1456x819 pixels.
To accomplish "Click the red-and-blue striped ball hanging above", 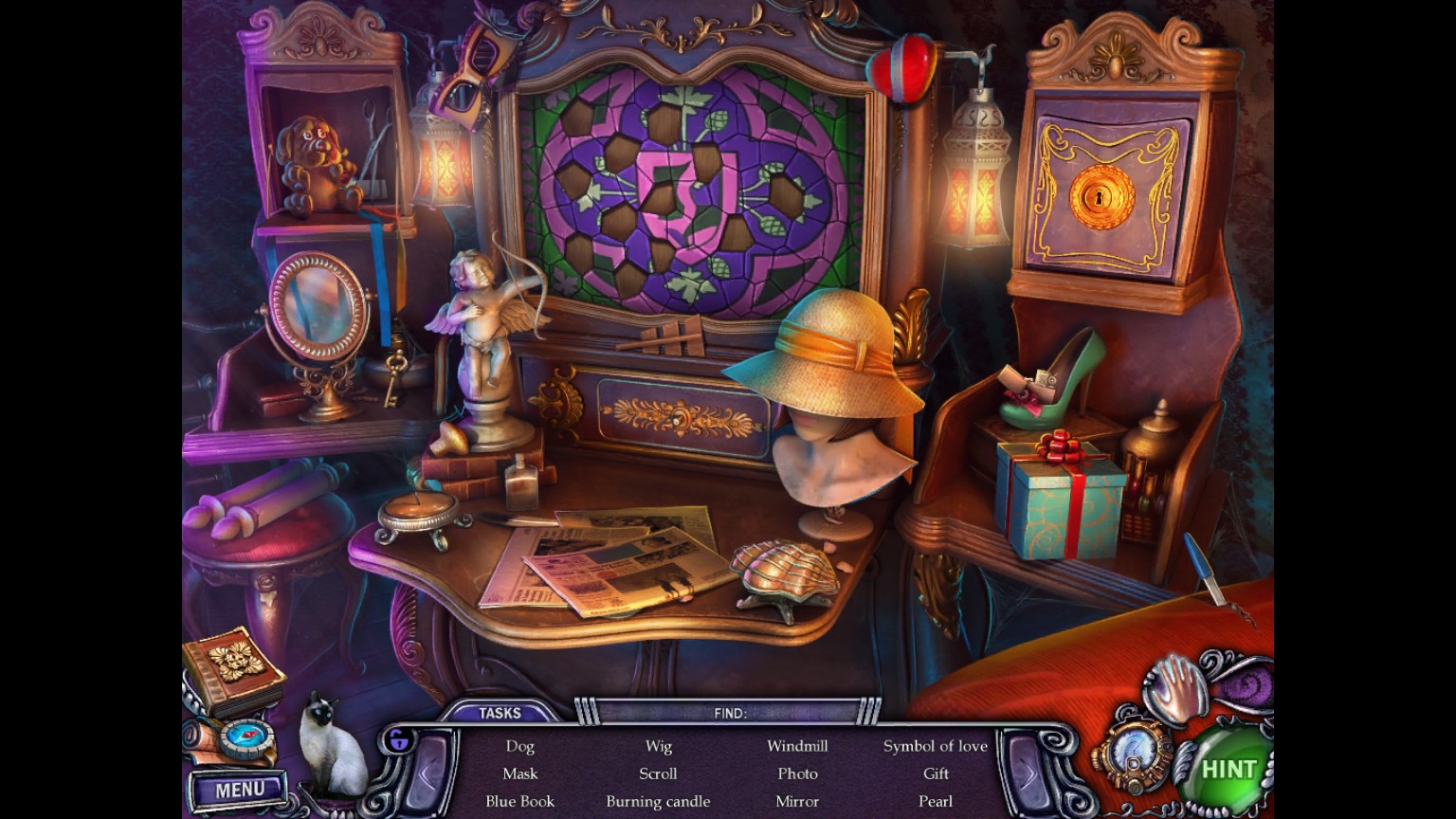I will click(902, 66).
